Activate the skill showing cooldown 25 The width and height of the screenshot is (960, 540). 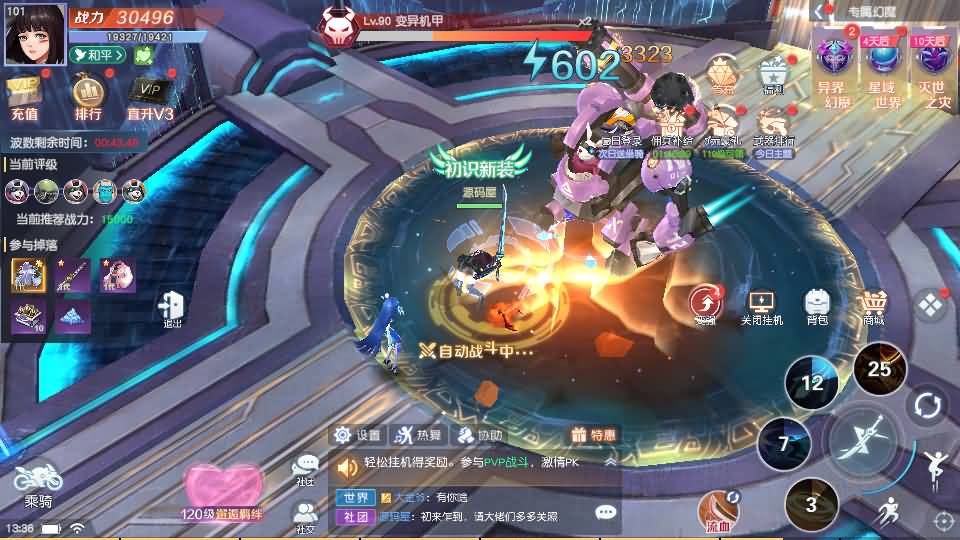(879, 369)
